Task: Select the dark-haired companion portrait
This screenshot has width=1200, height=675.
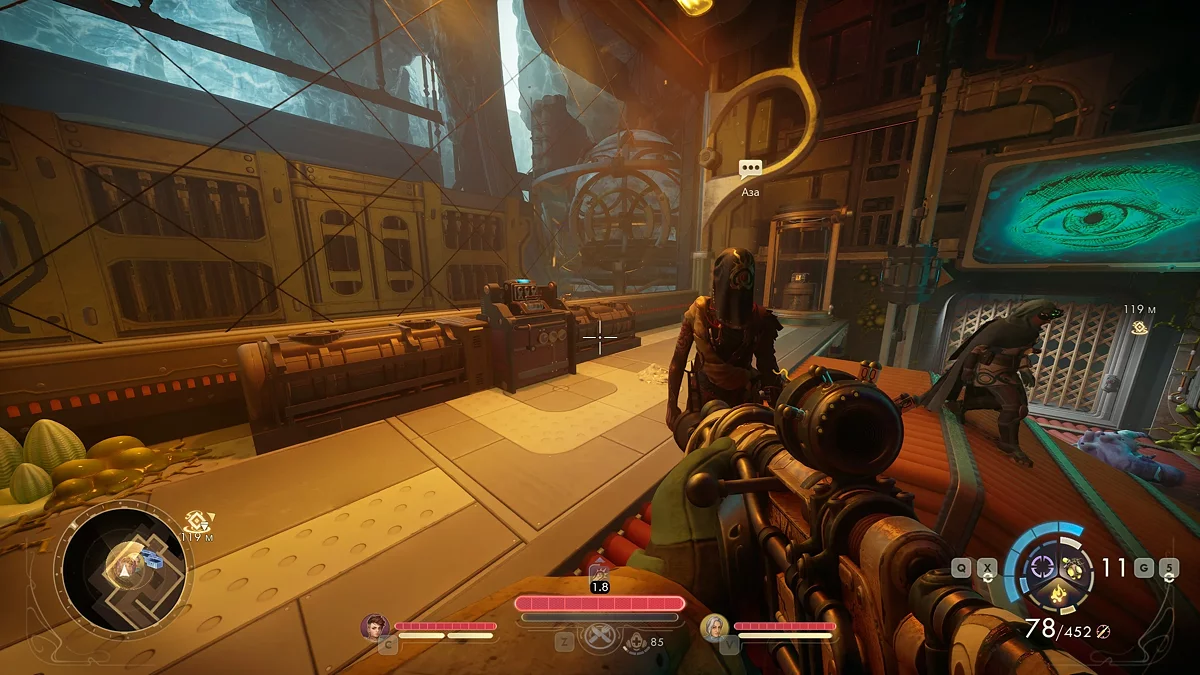Action: click(x=375, y=627)
